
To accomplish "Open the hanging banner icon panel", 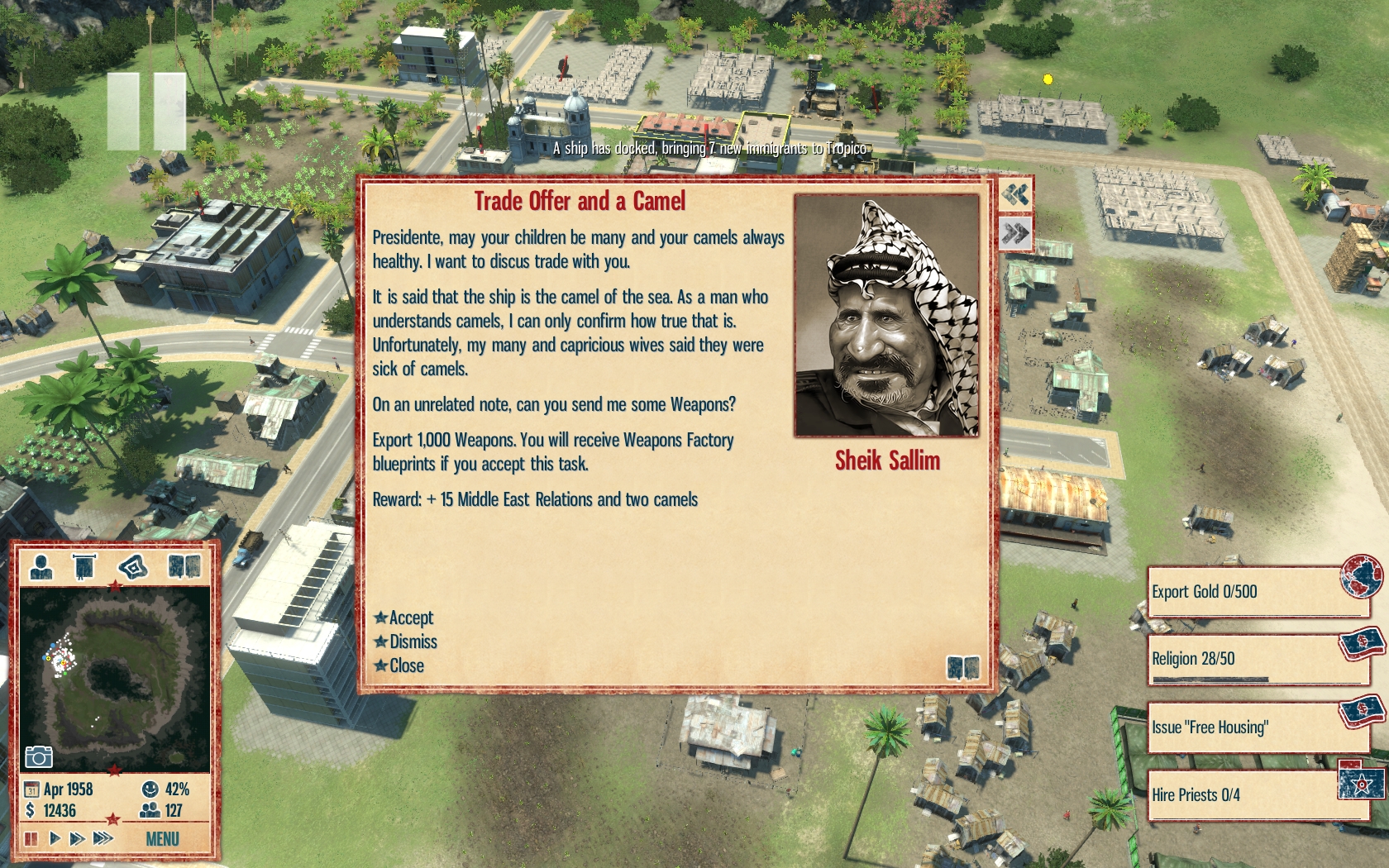I will coord(84,566).
